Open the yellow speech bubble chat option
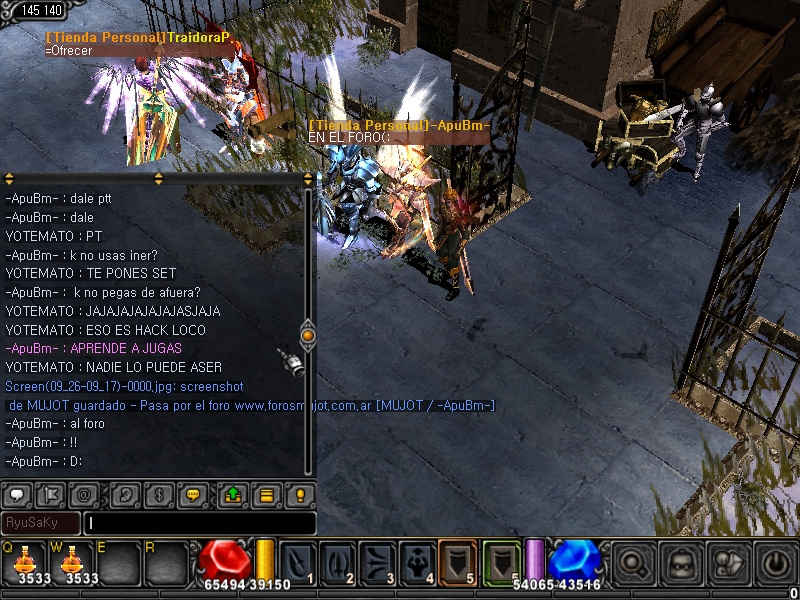Image resolution: width=800 pixels, height=600 pixels. click(191, 494)
